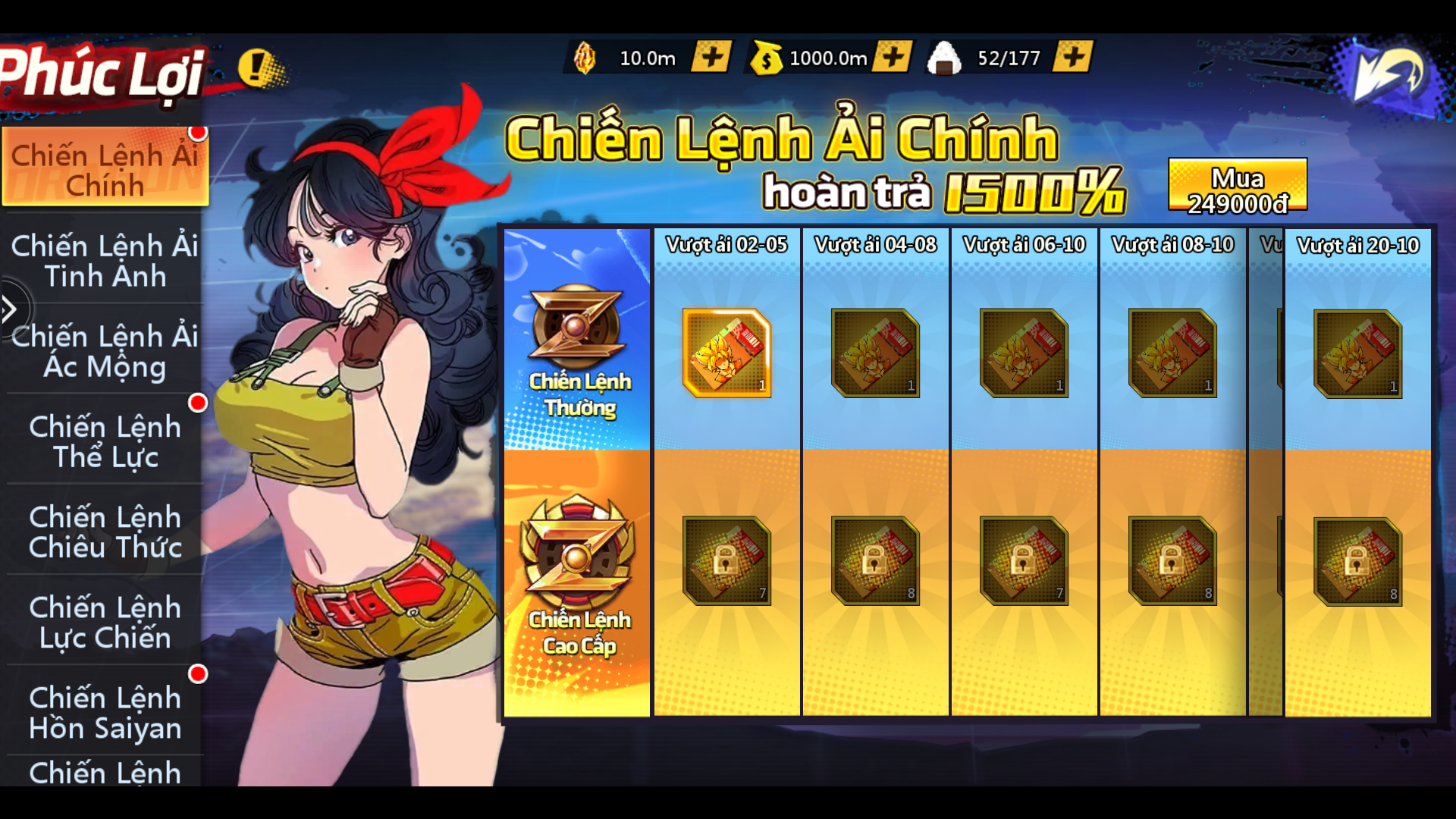The width and height of the screenshot is (1456, 819).
Task: Refill stamina using the plus by 52/177
Action: click(x=1073, y=57)
